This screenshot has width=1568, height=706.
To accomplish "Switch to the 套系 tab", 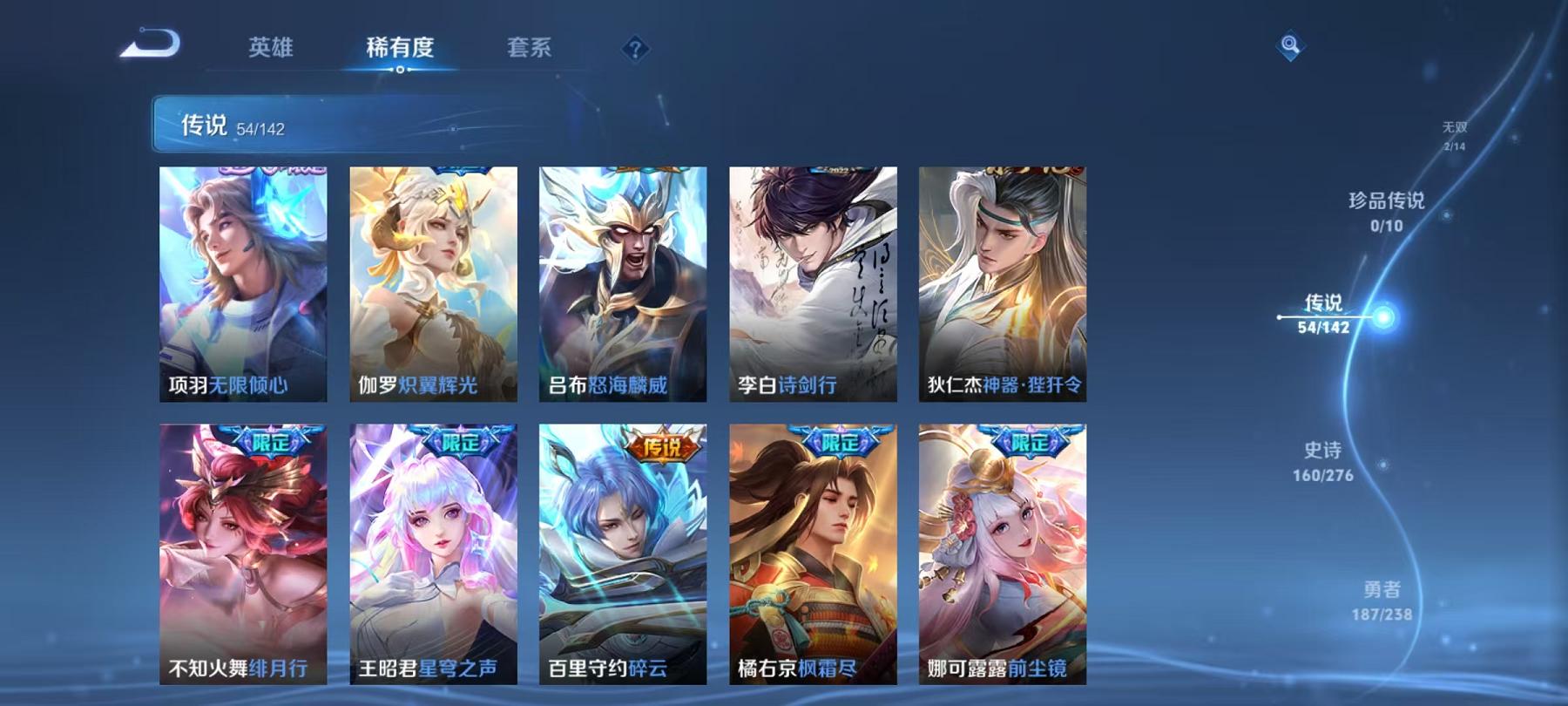I will pos(530,50).
